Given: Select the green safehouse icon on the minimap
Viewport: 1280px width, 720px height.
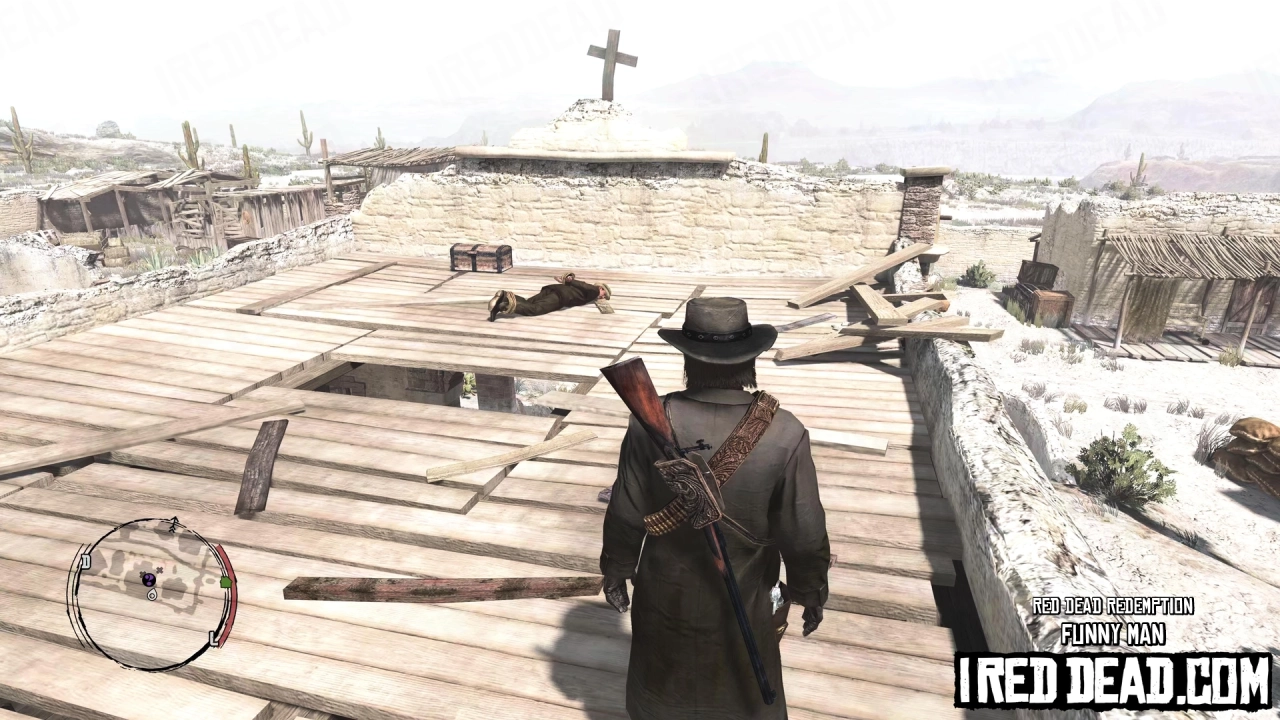Looking at the screenshot, I should pos(226,581).
